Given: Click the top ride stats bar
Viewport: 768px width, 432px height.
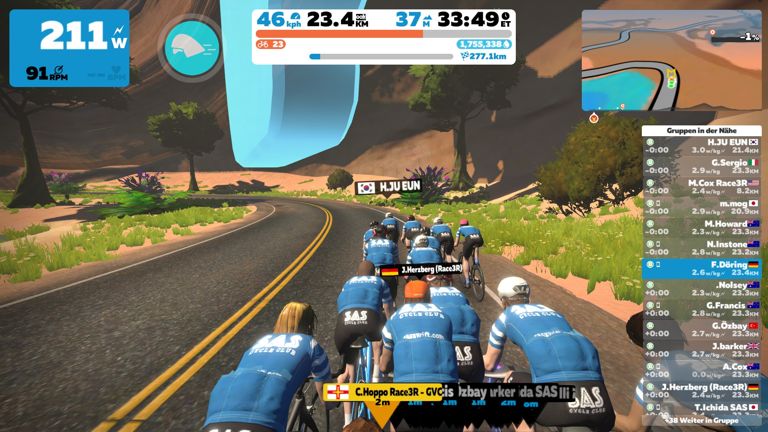Looking at the screenshot, I should tap(384, 36).
